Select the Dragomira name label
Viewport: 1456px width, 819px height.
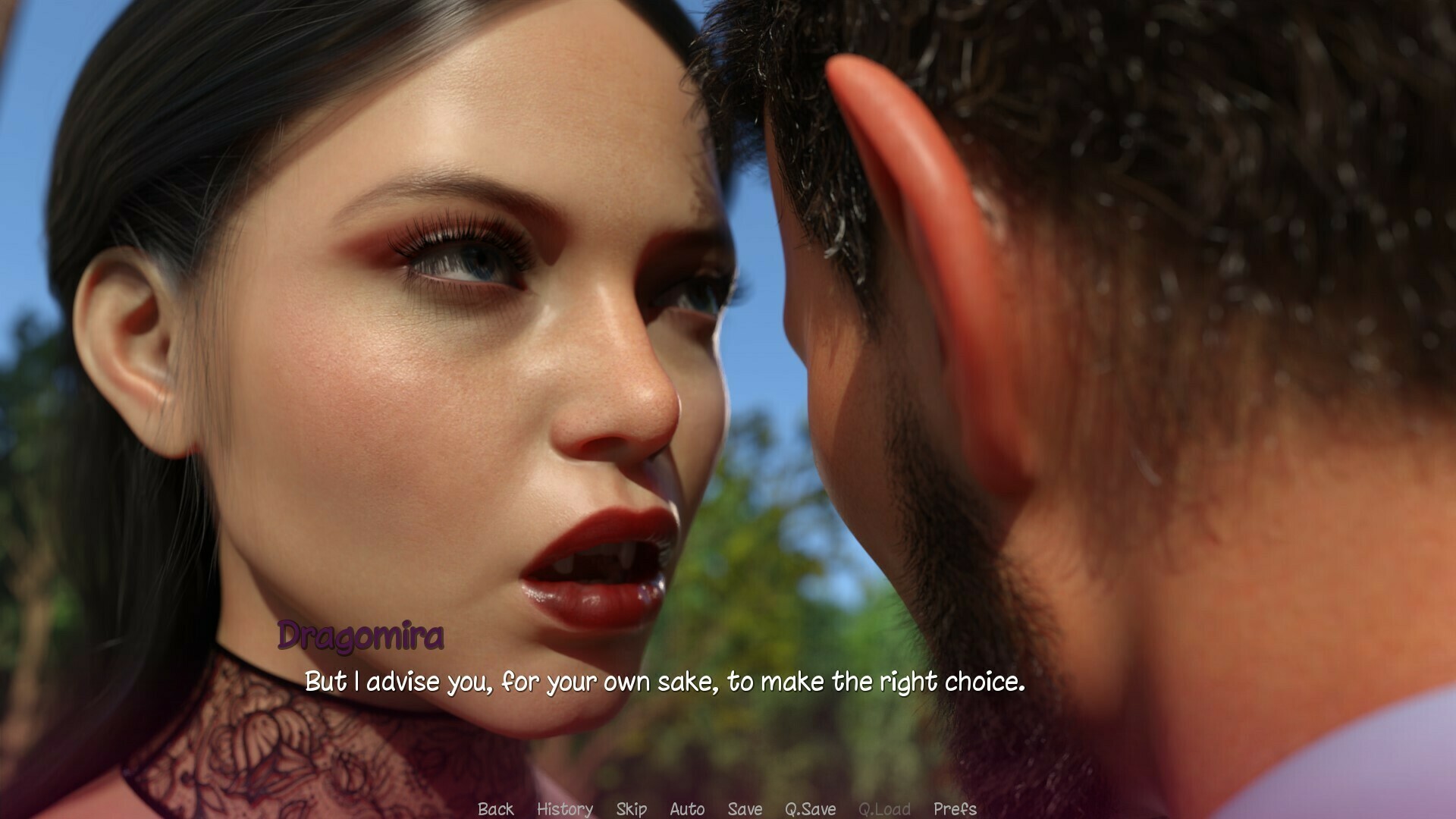(362, 639)
